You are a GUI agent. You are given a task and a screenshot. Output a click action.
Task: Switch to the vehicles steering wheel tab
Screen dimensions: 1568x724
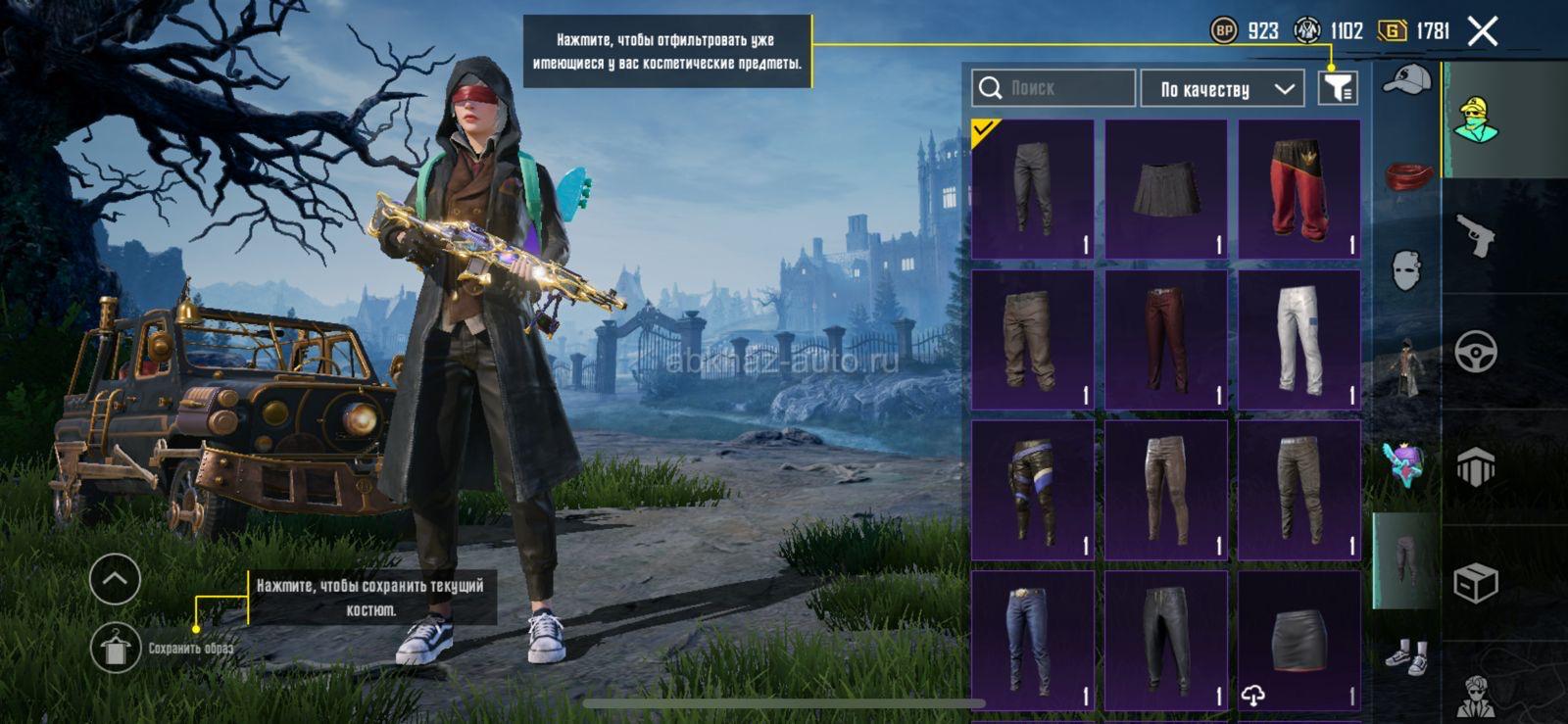pyautogui.click(x=1476, y=352)
